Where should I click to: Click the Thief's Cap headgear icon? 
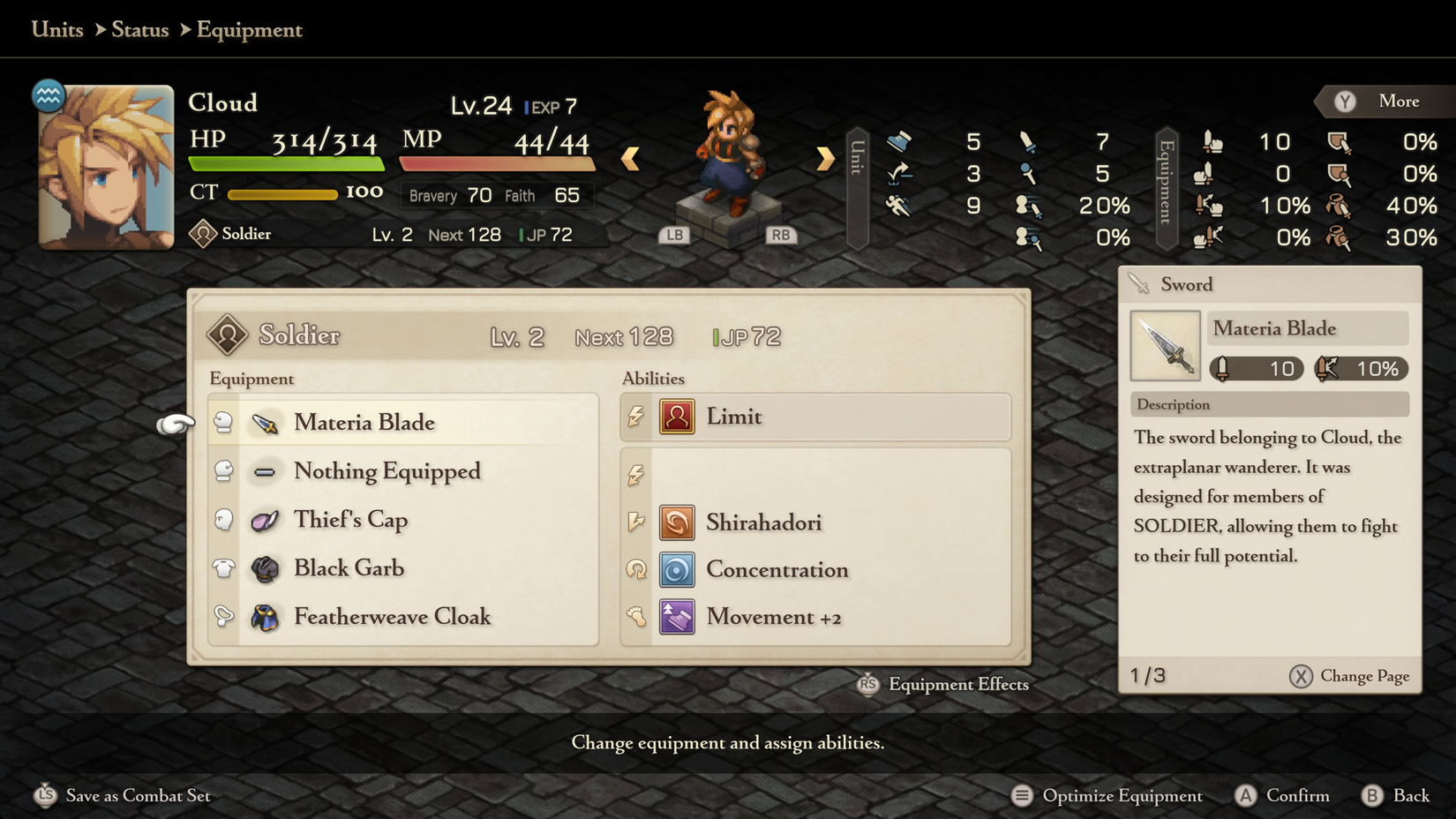click(265, 520)
